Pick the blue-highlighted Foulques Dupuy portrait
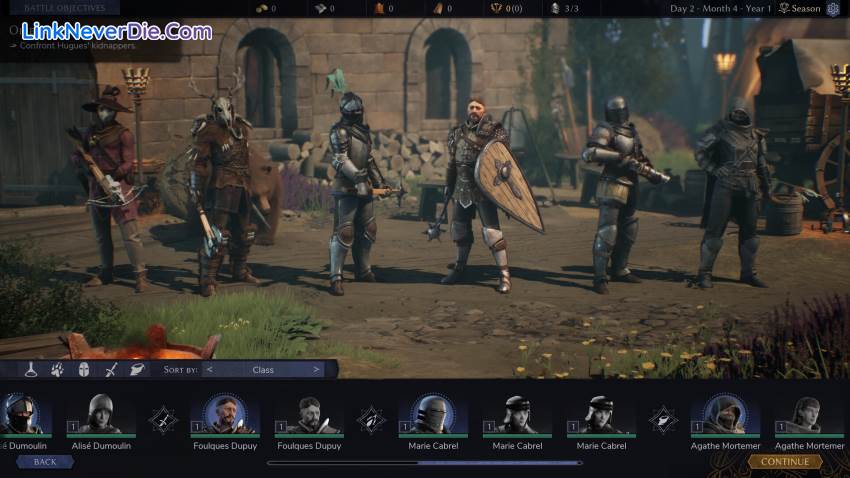The width and height of the screenshot is (850, 478). [x=225, y=415]
